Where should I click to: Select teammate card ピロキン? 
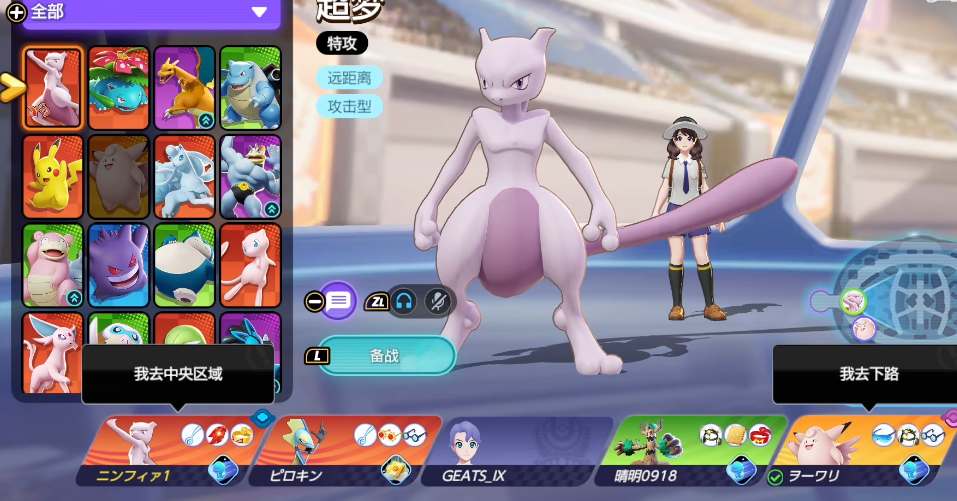346,450
